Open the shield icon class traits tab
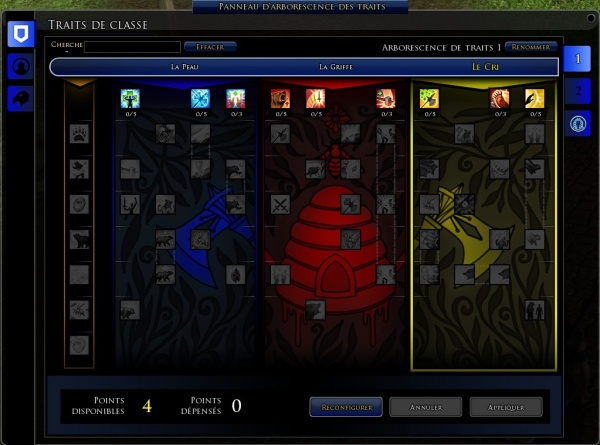 [20, 34]
